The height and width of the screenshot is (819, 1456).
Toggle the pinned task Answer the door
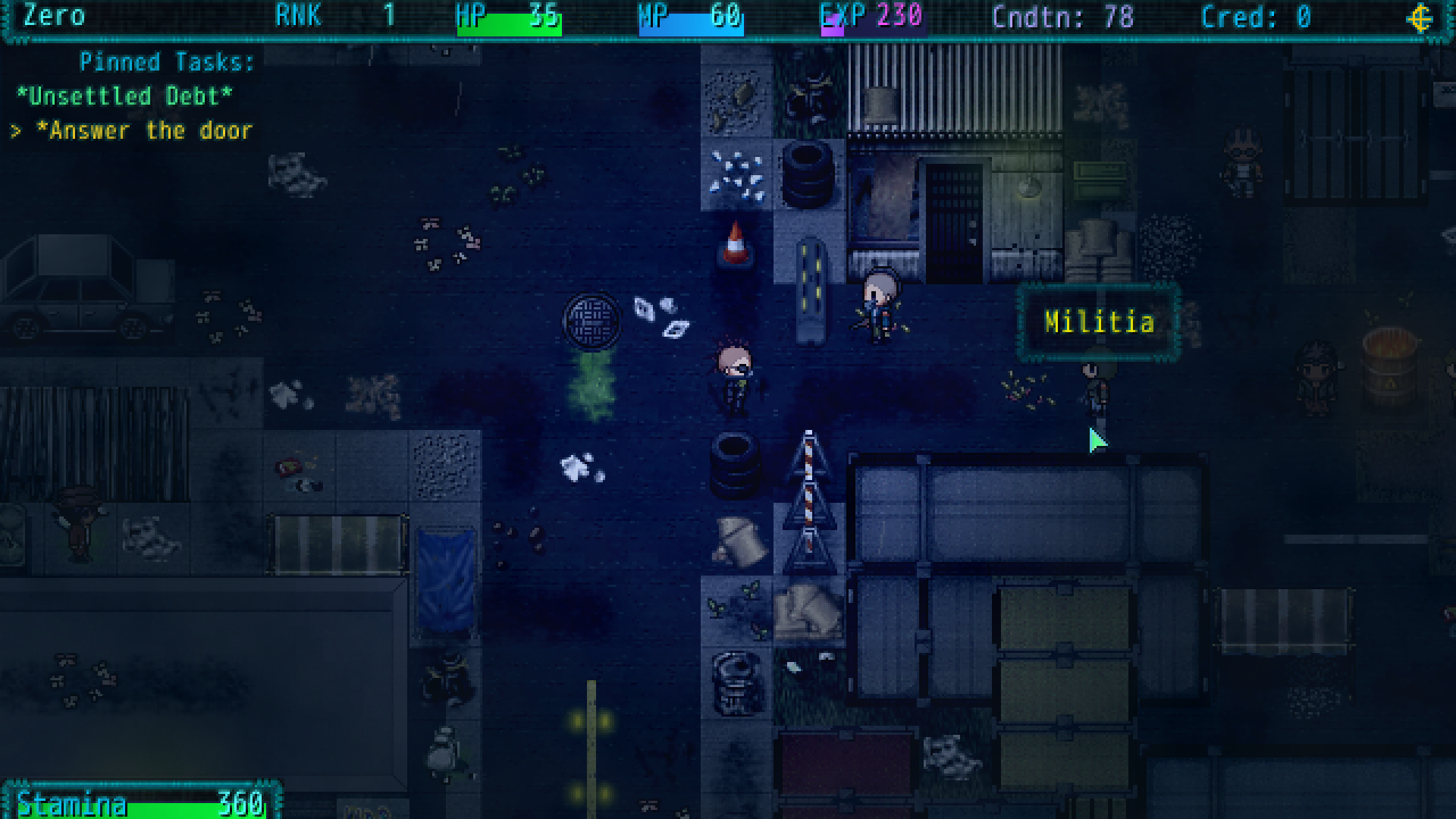[144, 130]
